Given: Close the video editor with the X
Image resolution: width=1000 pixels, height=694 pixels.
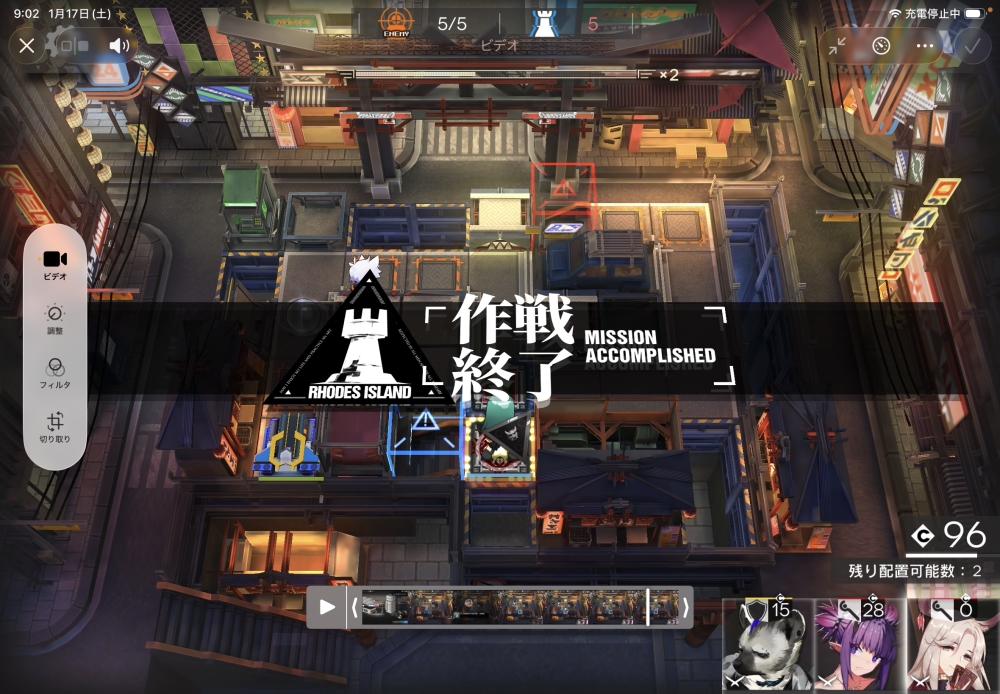Looking at the screenshot, I should point(27,45).
